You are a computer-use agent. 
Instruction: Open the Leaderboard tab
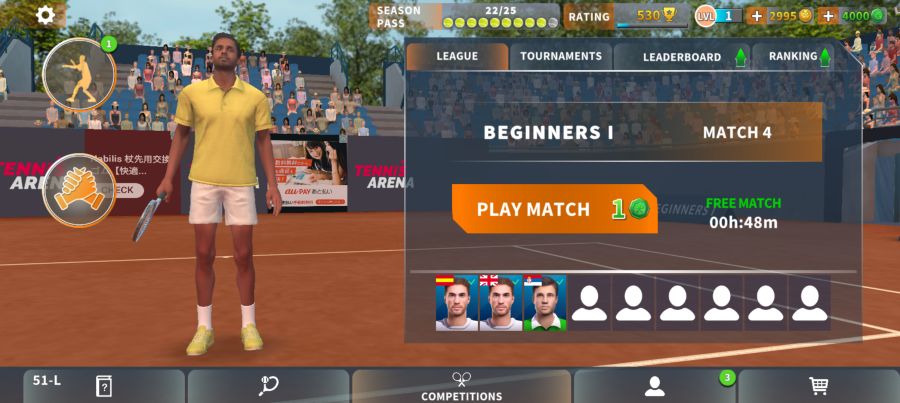click(682, 57)
